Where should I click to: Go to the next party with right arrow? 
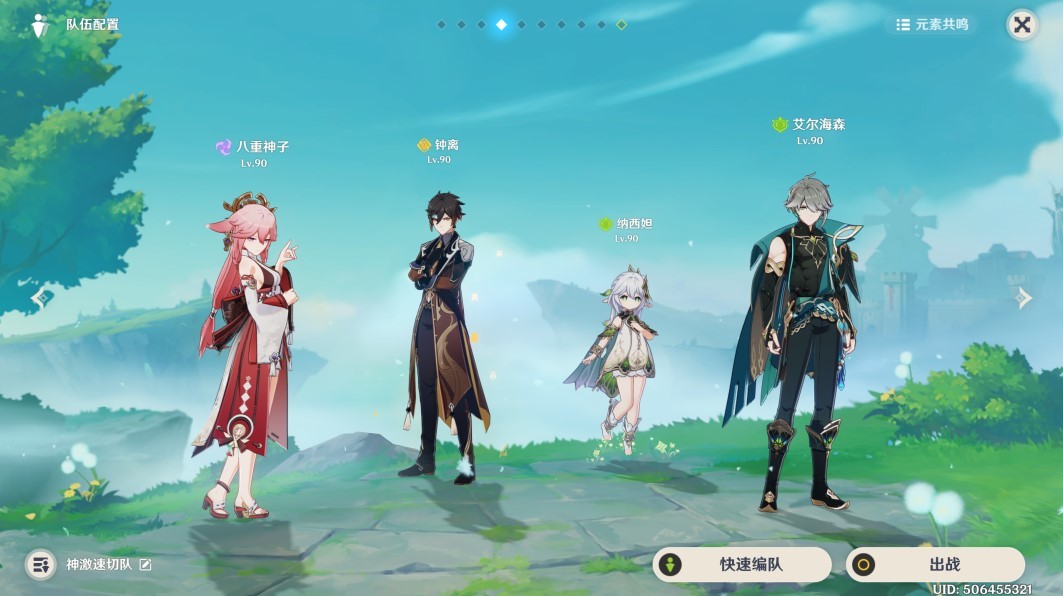point(1023,297)
